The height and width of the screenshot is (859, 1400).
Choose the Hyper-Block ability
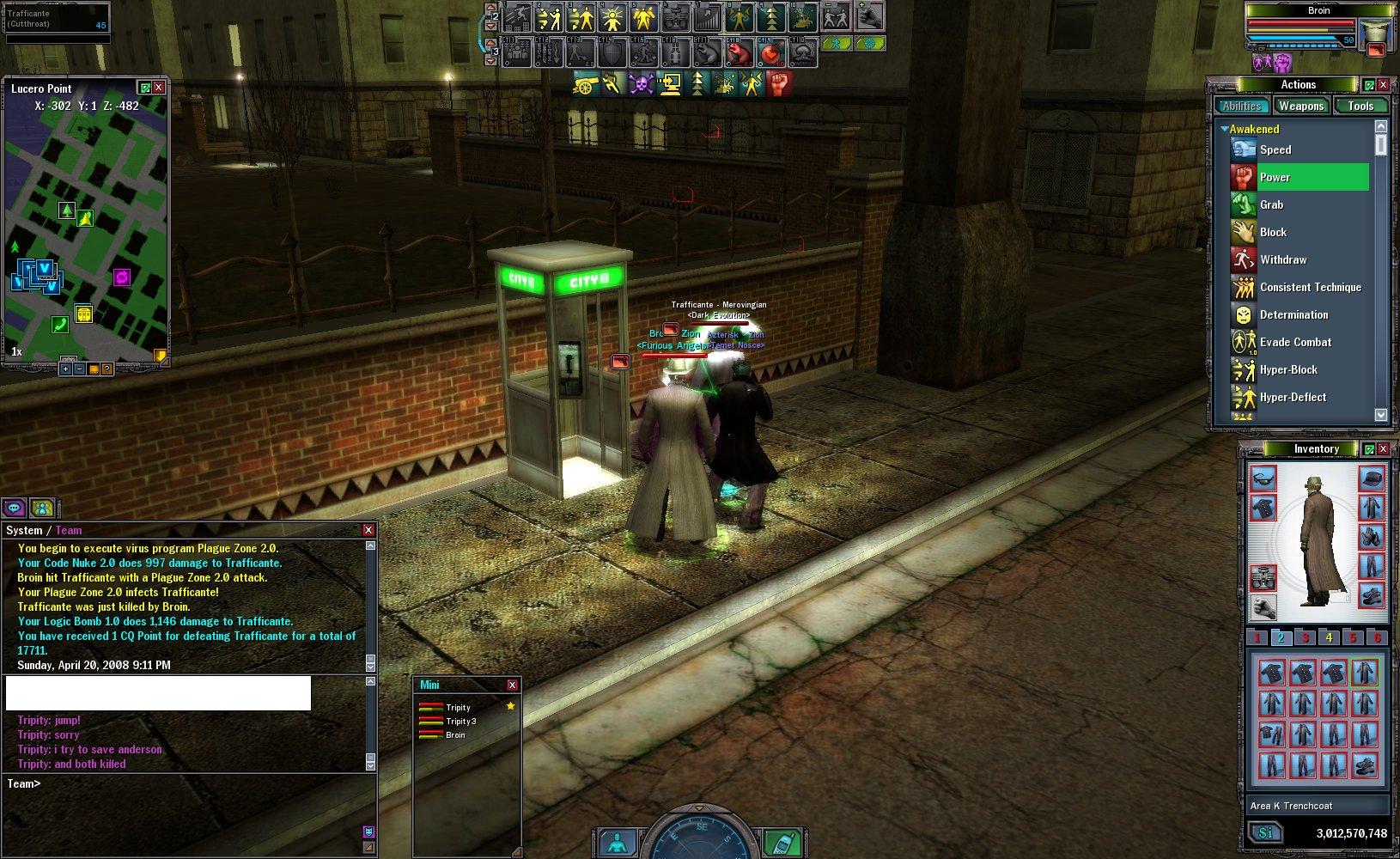pyautogui.click(x=1288, y=369)
